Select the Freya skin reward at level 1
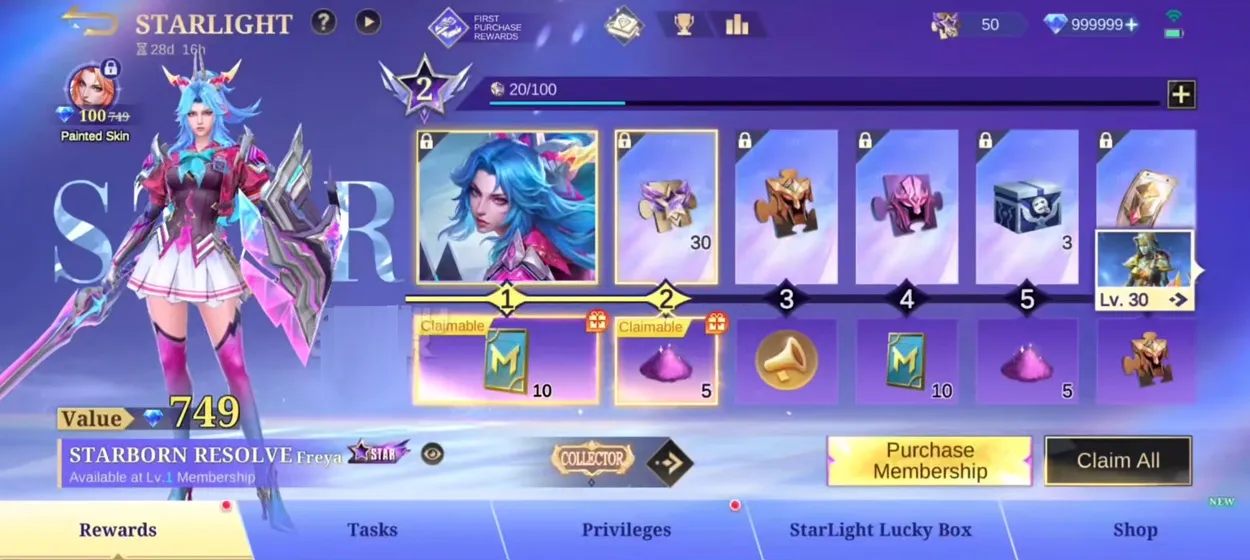Image resolution: width=1250 pixels, height=560 pixels. (x=507, y=206)
